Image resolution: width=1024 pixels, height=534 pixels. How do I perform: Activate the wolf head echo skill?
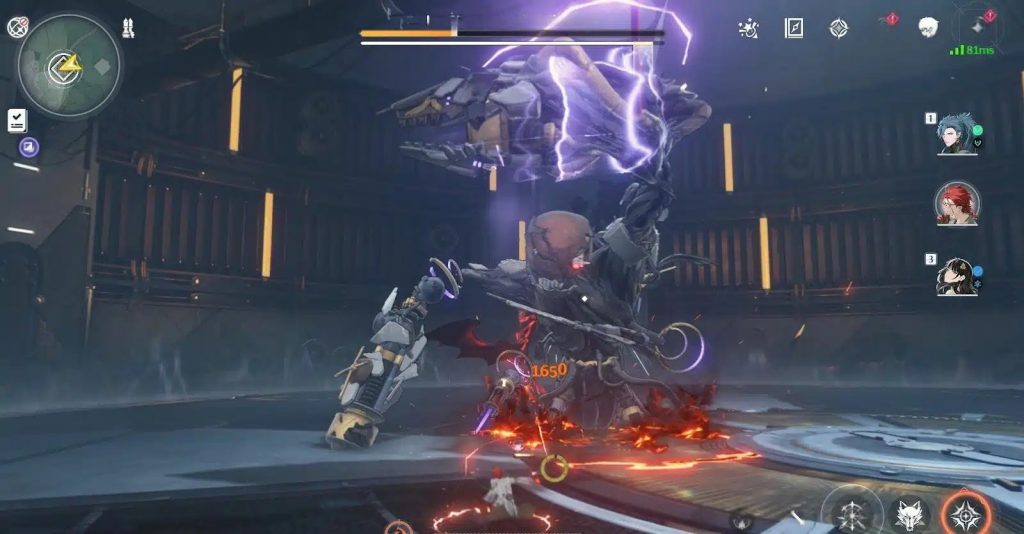(x=908, y=516)
